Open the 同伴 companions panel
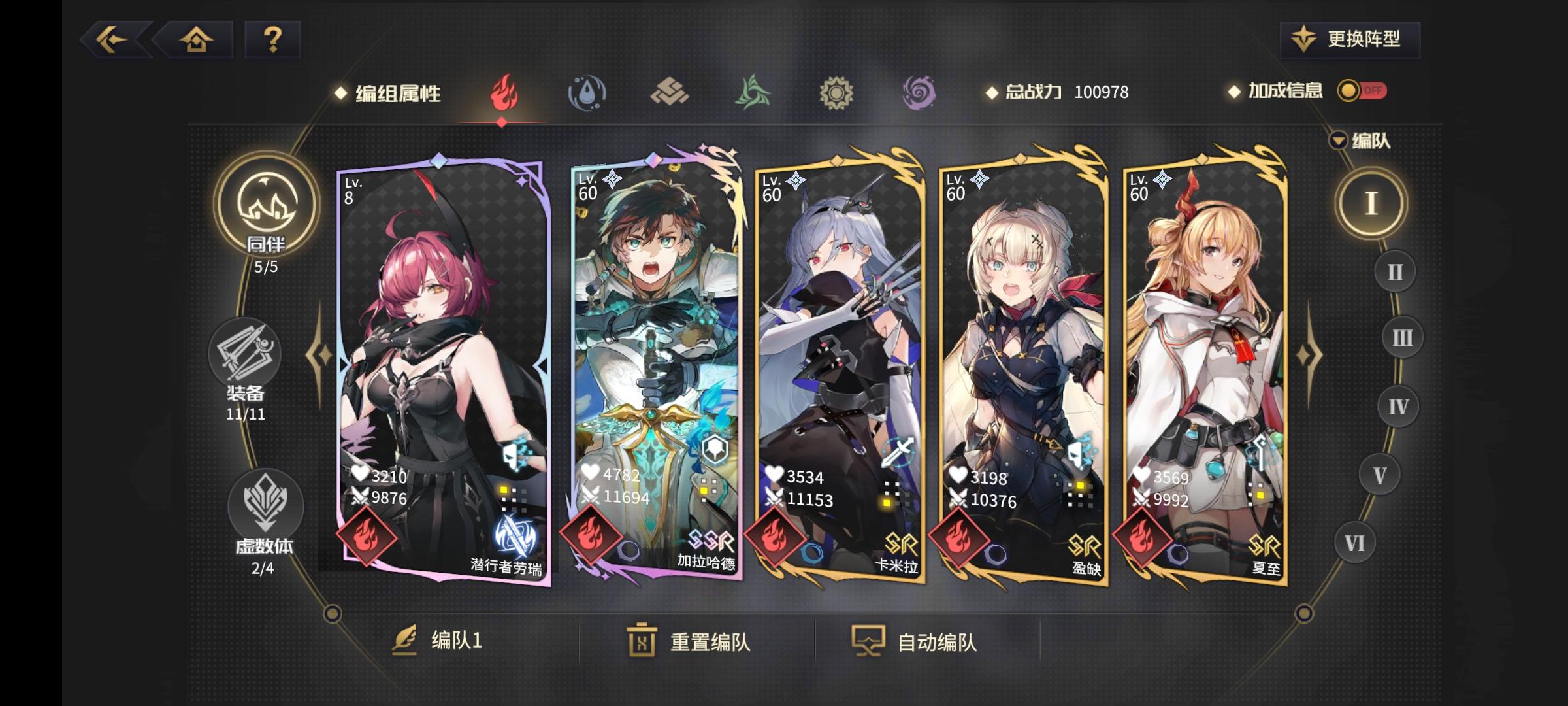 (264, 212)
